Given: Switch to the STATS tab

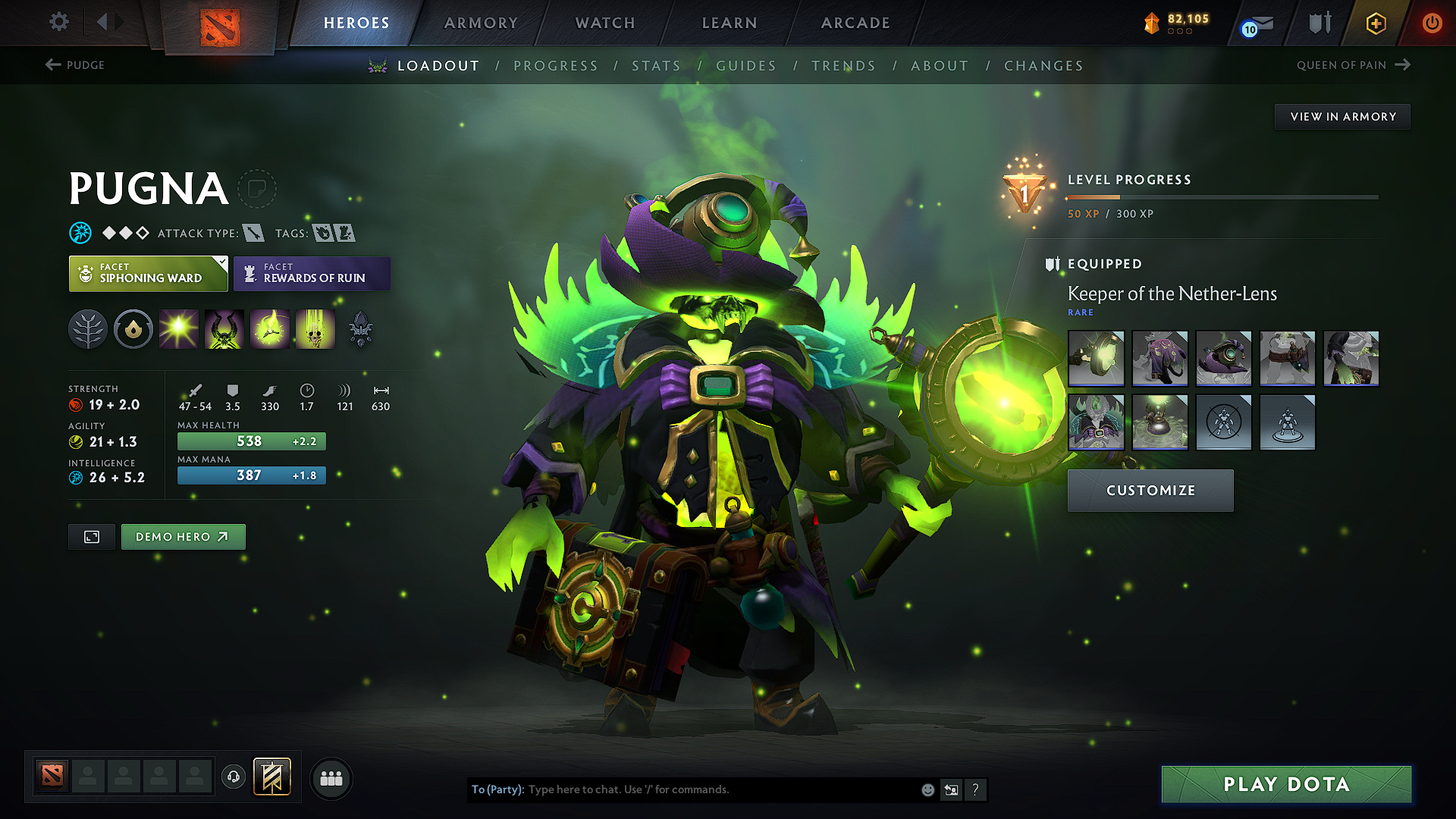Looking at the screenshot, I should click(x=657, y=66).
